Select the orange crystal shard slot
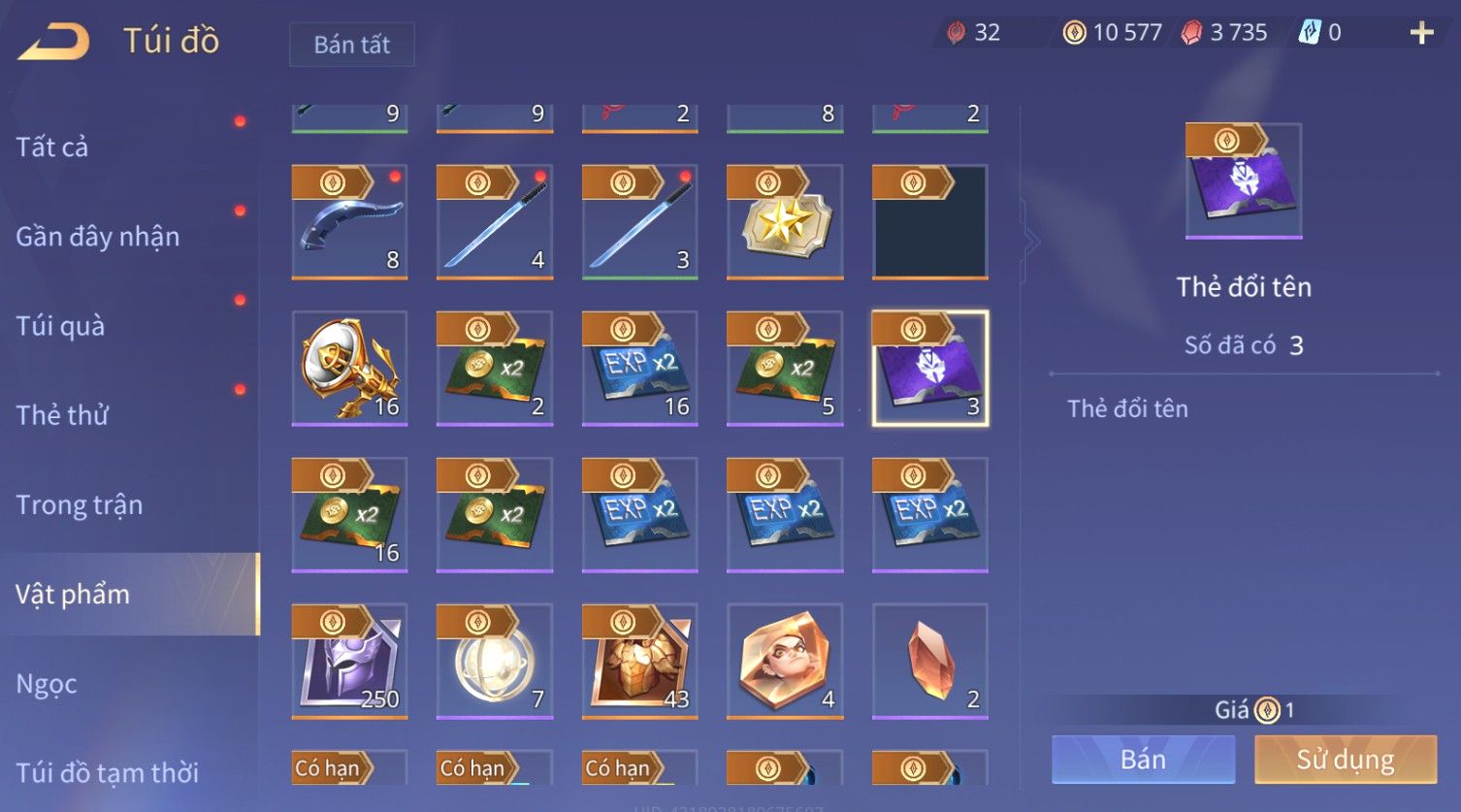1461x812 pixels. click(930, 662)
